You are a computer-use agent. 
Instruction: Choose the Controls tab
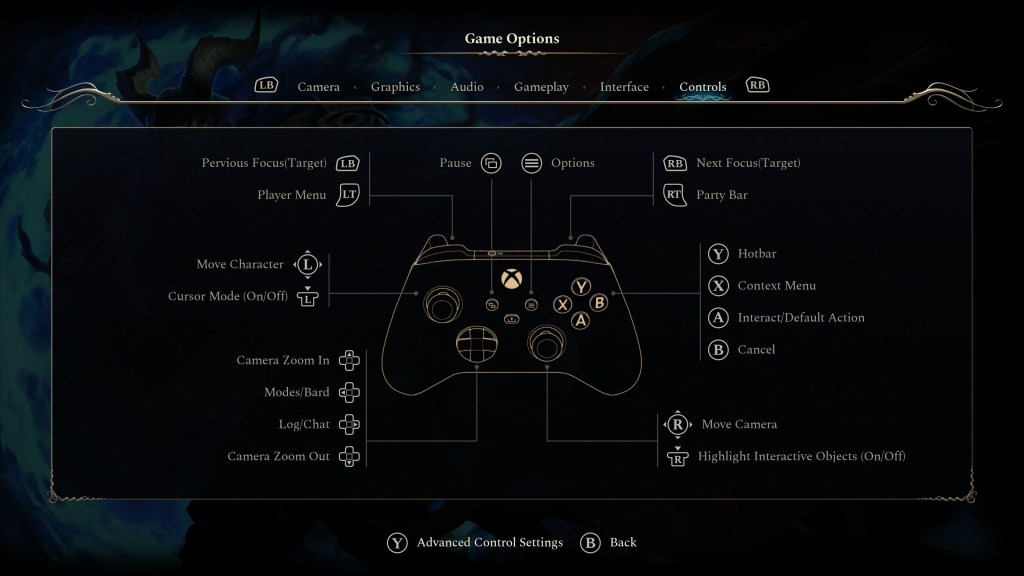[x=702, y=87]
